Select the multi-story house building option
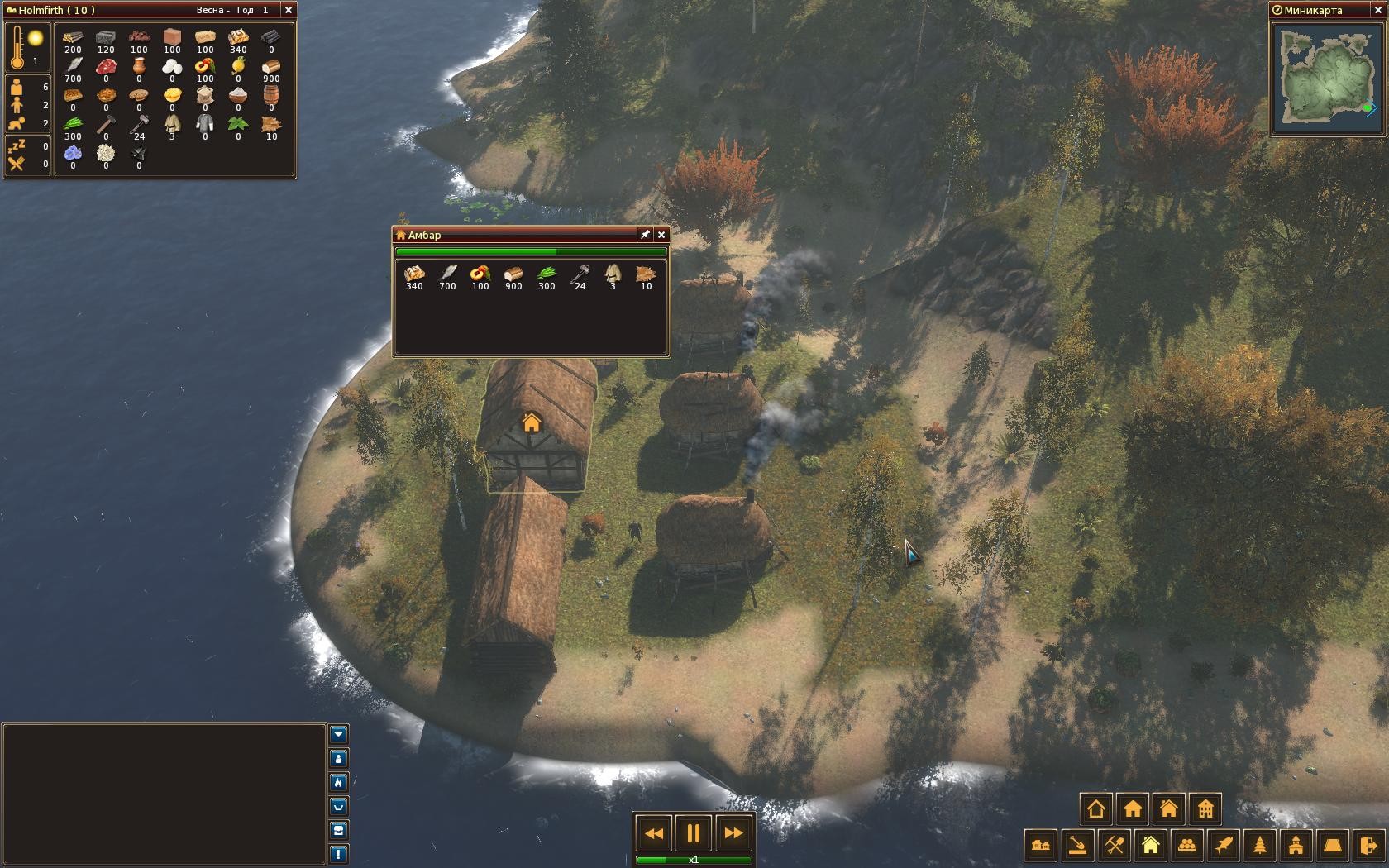The image size is (1389, 868). [x=1205, y=808]
